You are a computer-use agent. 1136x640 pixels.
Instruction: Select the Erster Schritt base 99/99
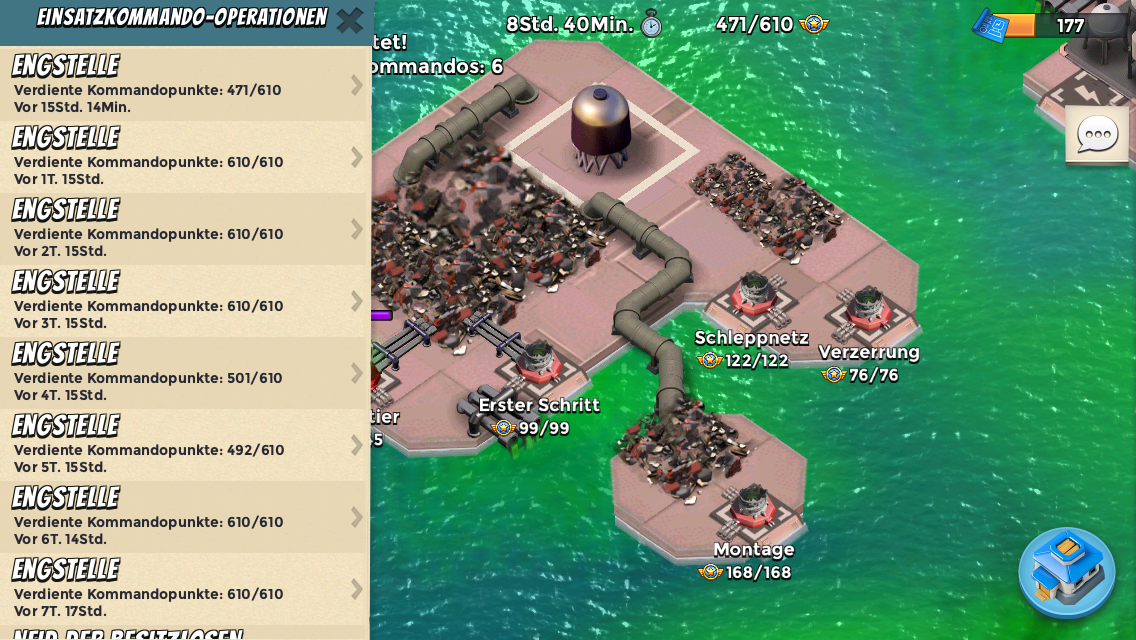538,364
